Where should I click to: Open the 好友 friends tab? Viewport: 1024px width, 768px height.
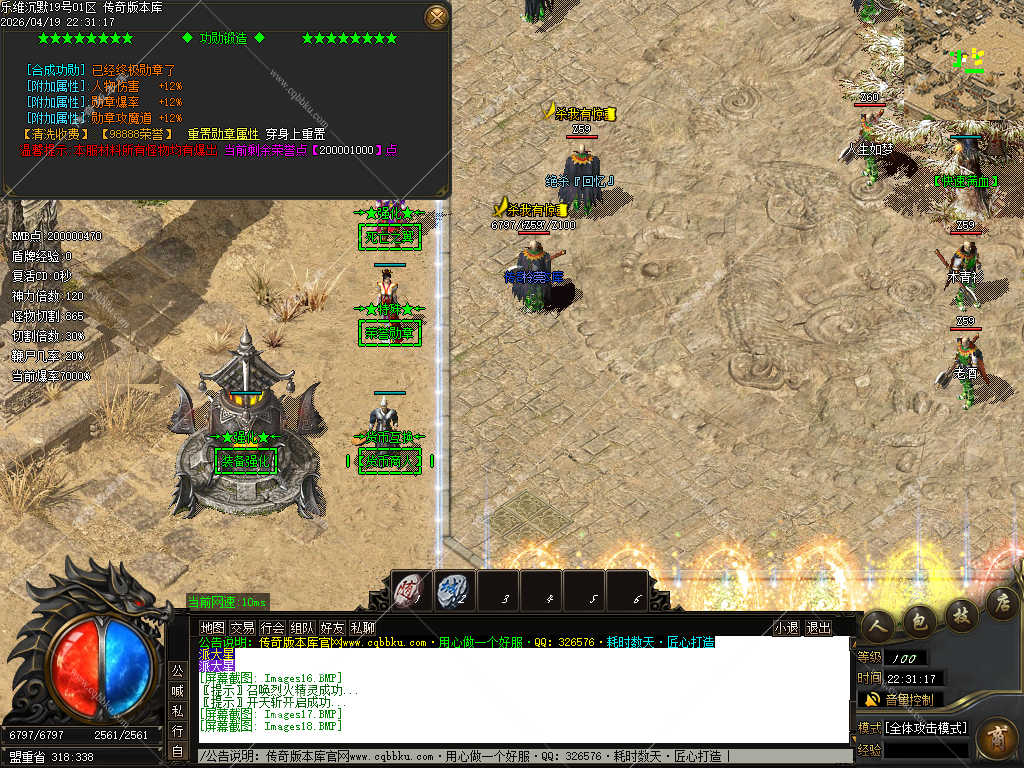click(332, 628)
